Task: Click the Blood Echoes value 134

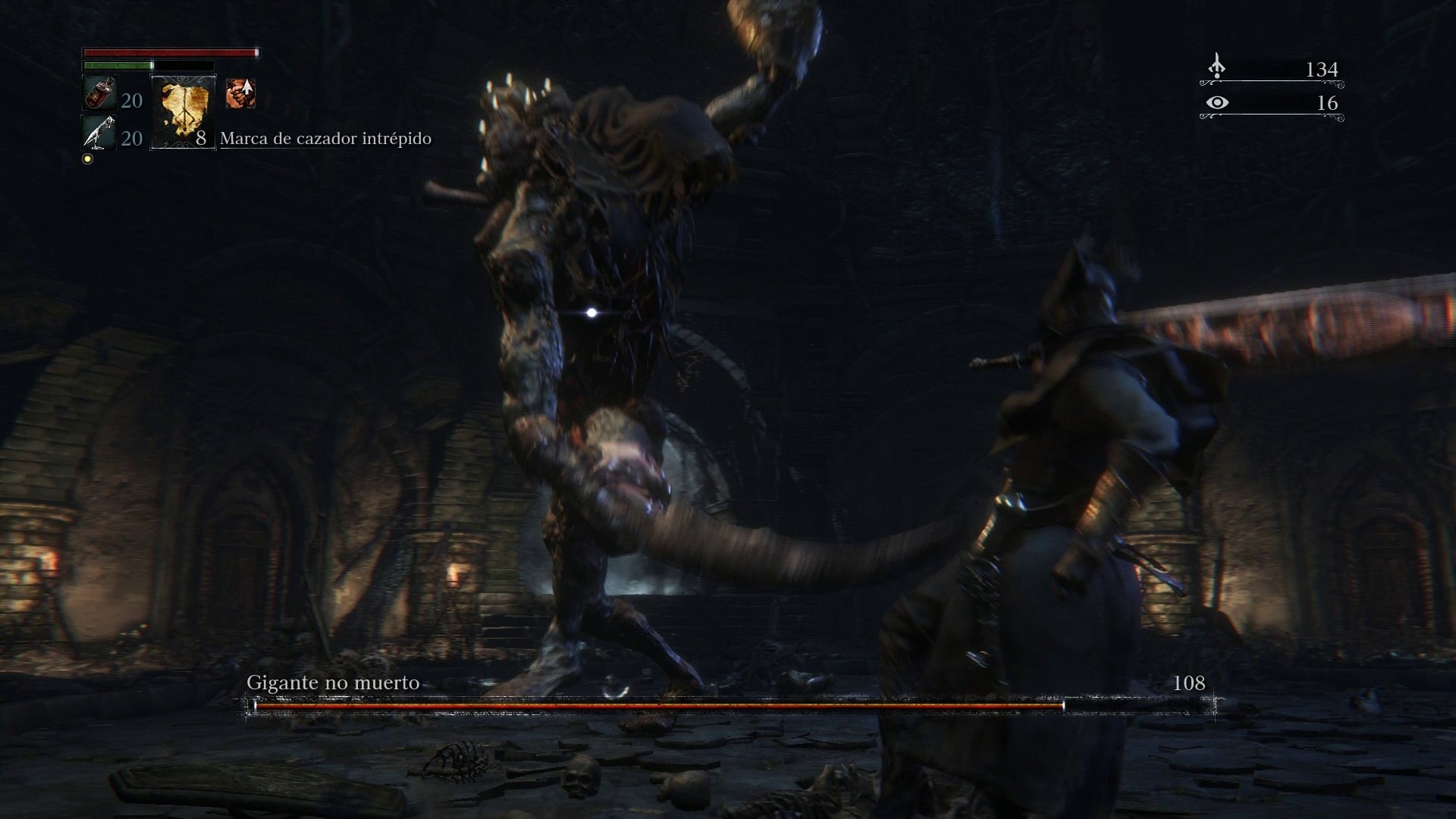Action: pos(1323,70)
